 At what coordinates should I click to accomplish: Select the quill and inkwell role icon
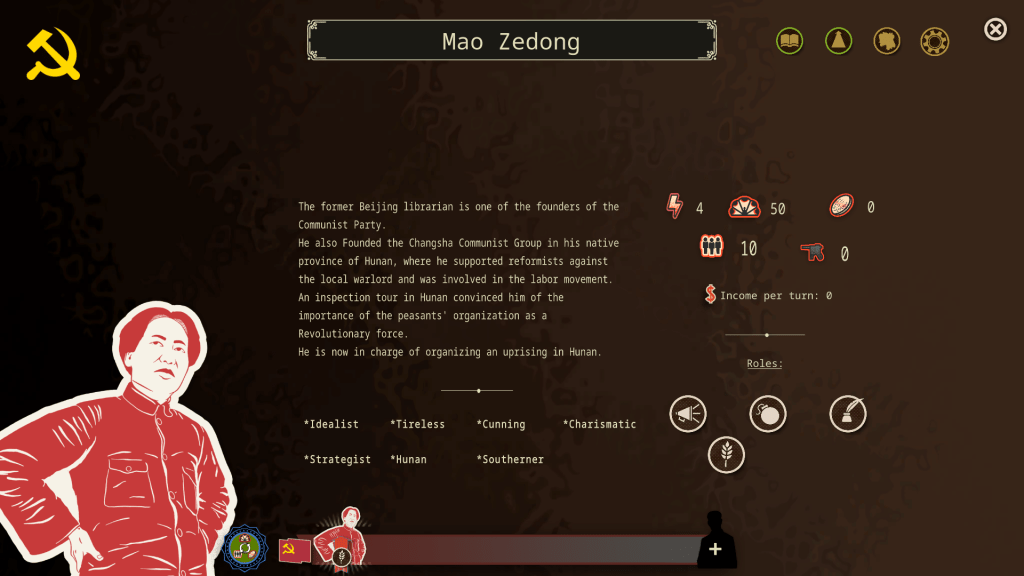[848, 414]
